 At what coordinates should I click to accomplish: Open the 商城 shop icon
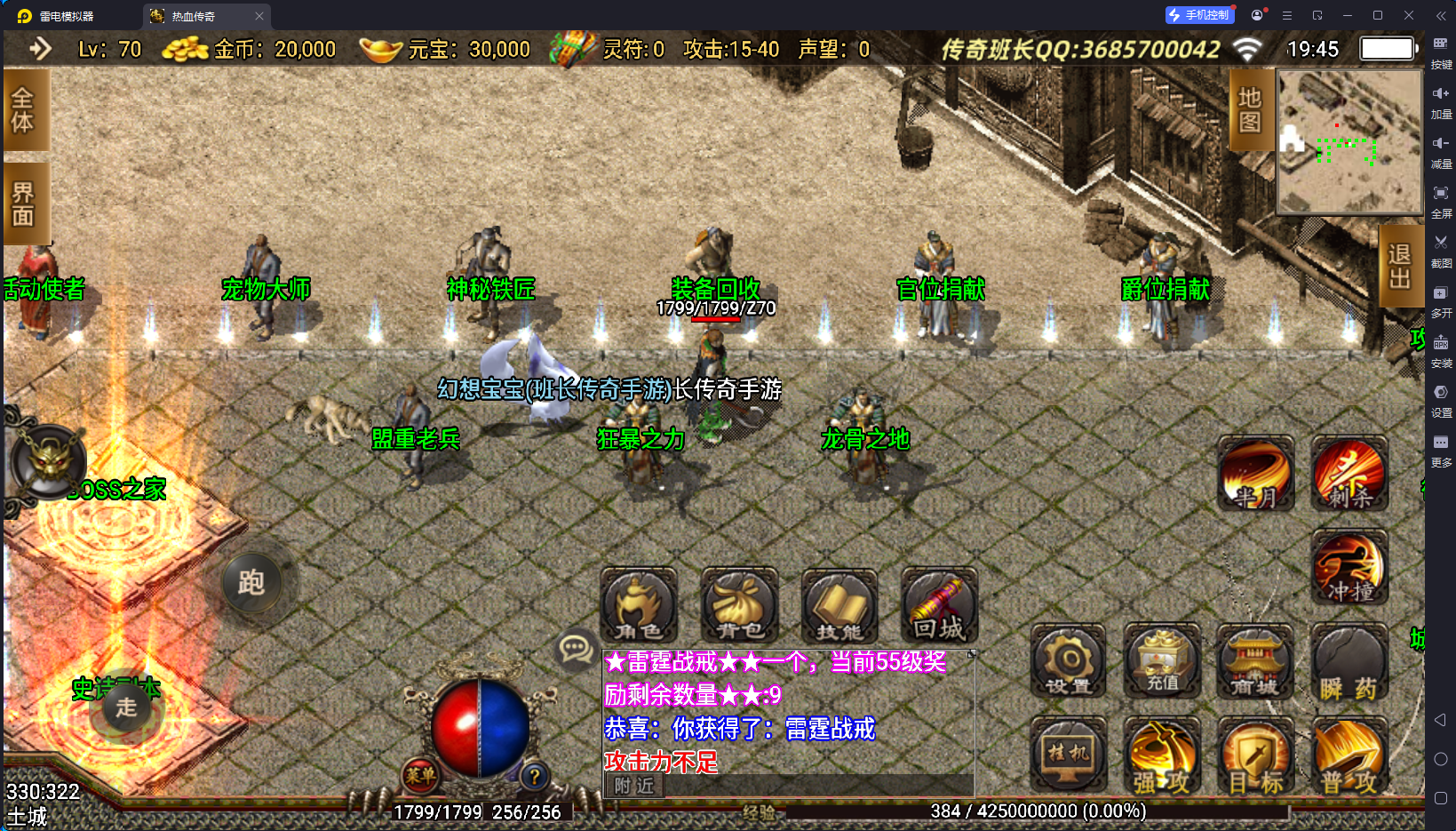[1255, 662]
